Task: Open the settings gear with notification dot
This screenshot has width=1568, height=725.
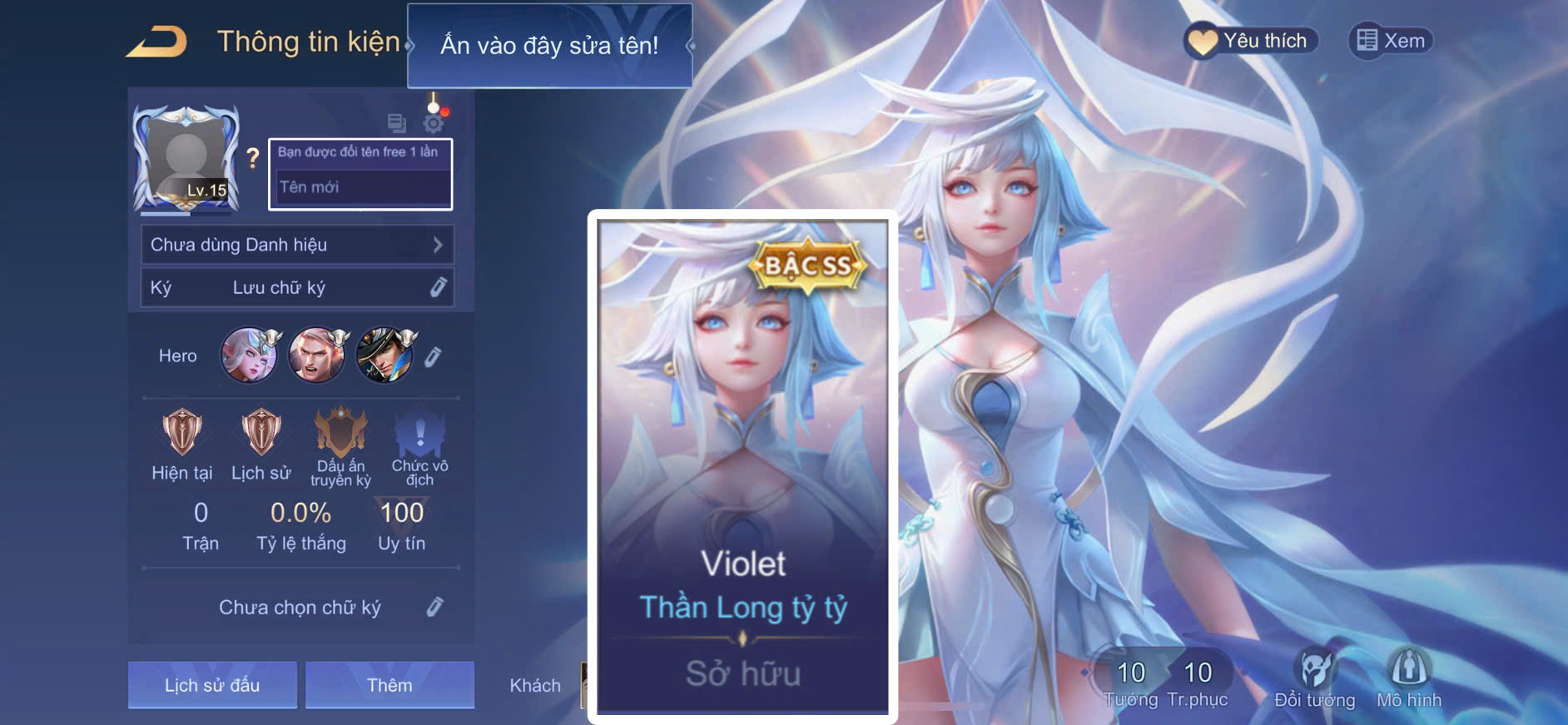Action: point(432,122)
